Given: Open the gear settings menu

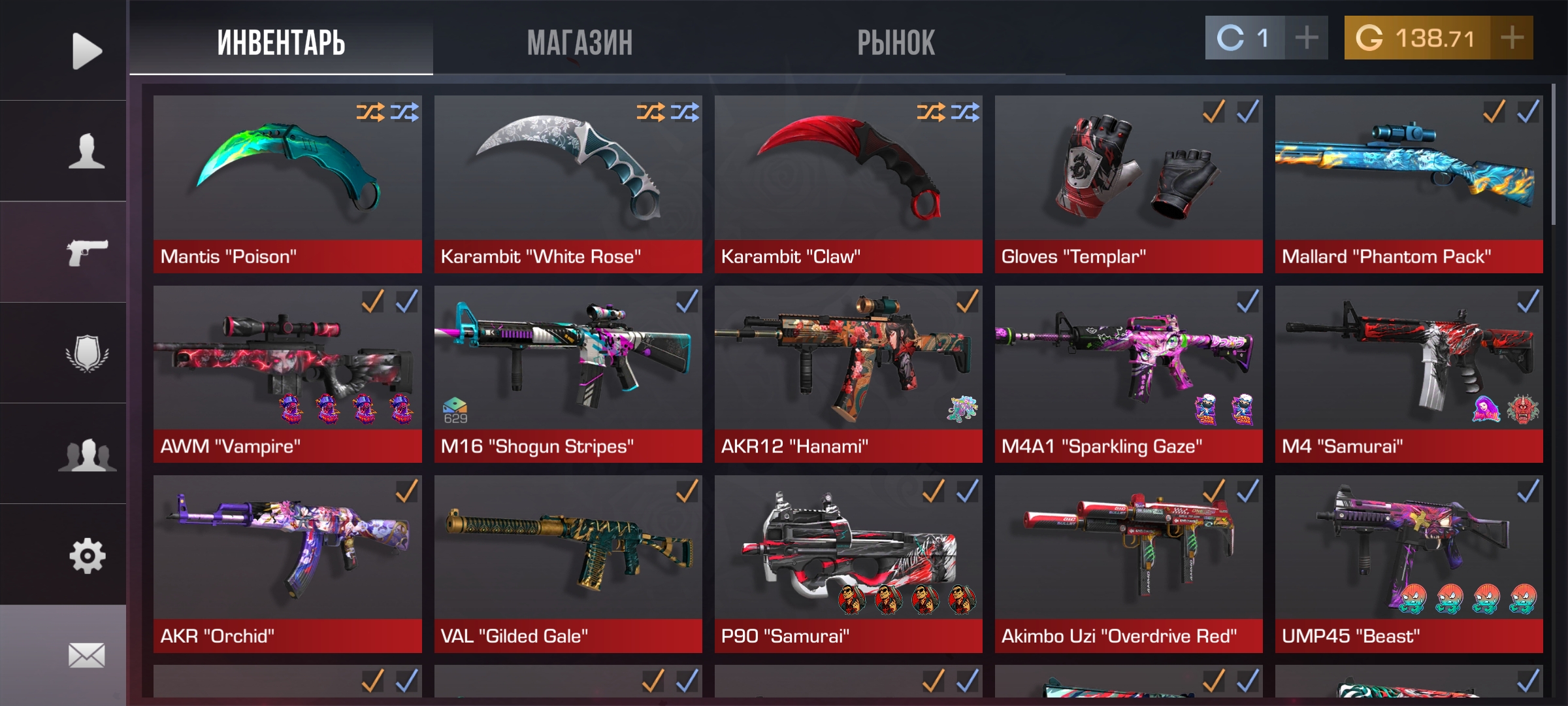Looking at the screenshot, I should click(x=86, y=556).
